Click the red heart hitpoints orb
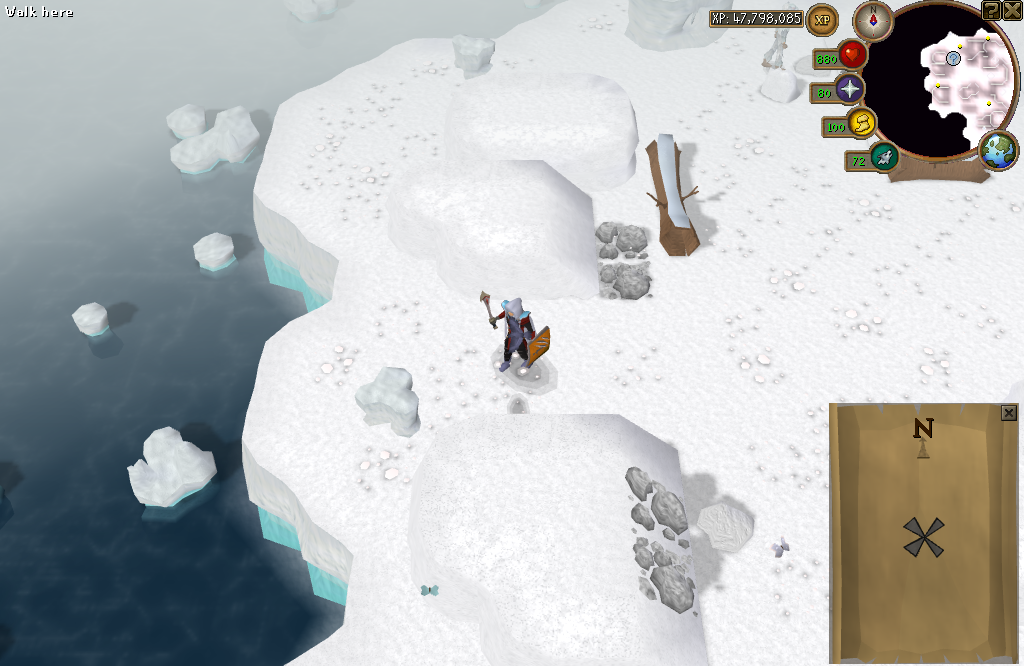The width and height of the screenshot is (1024, 666). [x=852, y=55]
